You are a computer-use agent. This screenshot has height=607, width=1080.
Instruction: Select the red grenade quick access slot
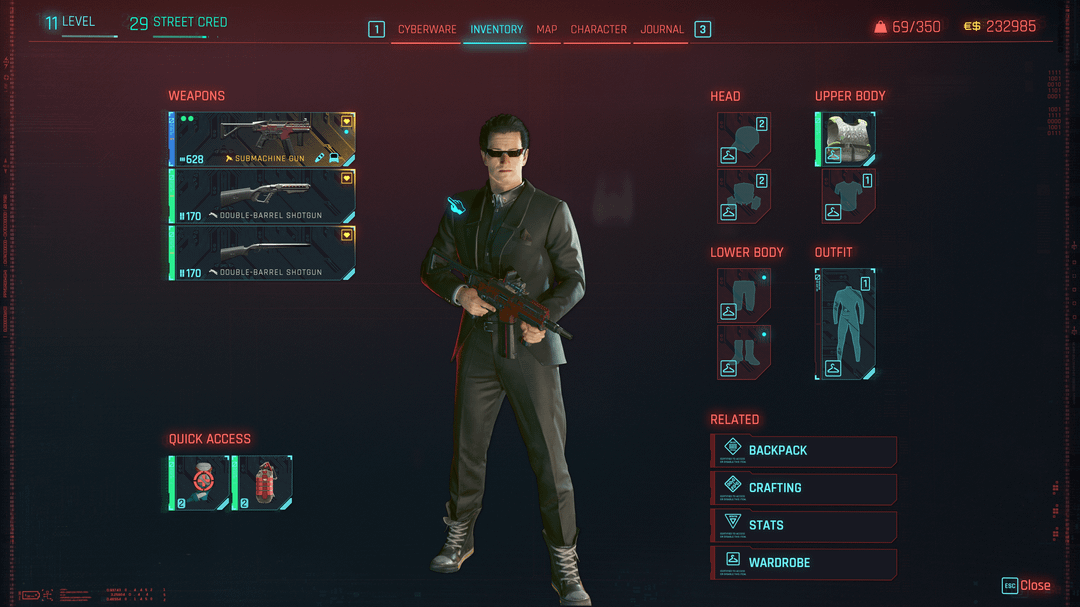click(x=263, y=483)
